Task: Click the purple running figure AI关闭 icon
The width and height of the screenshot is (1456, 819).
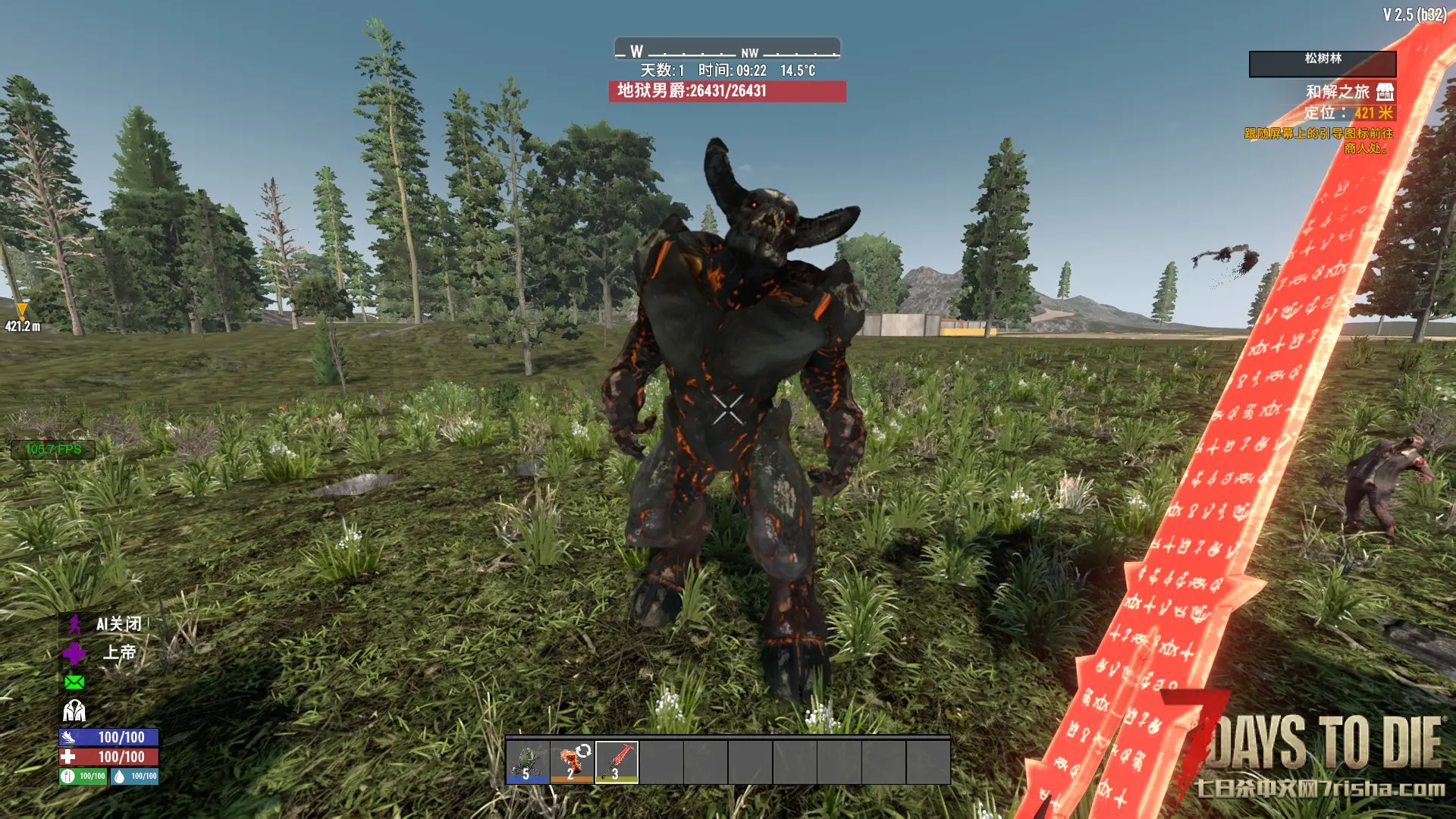Action: point(74,624)
